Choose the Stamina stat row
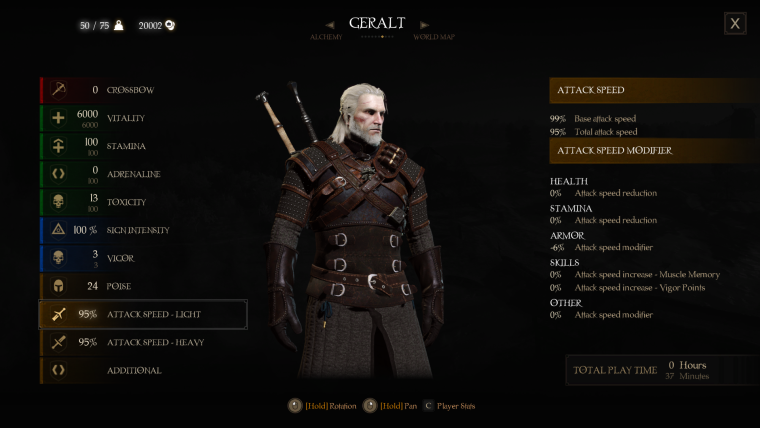The image size is (760, 428). [142, 146]
